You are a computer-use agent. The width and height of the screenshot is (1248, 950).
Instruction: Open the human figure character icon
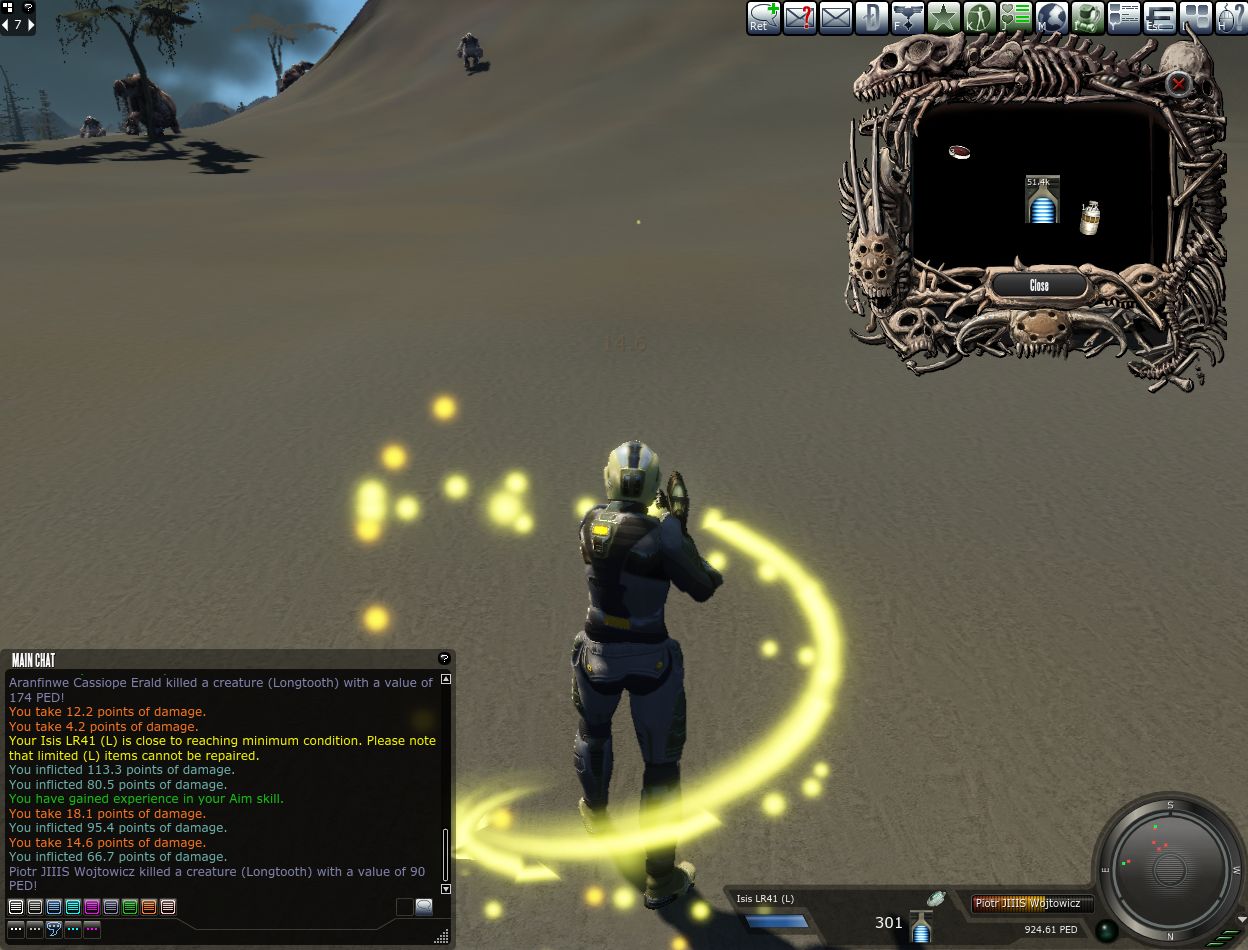click(x=980, y=18)
